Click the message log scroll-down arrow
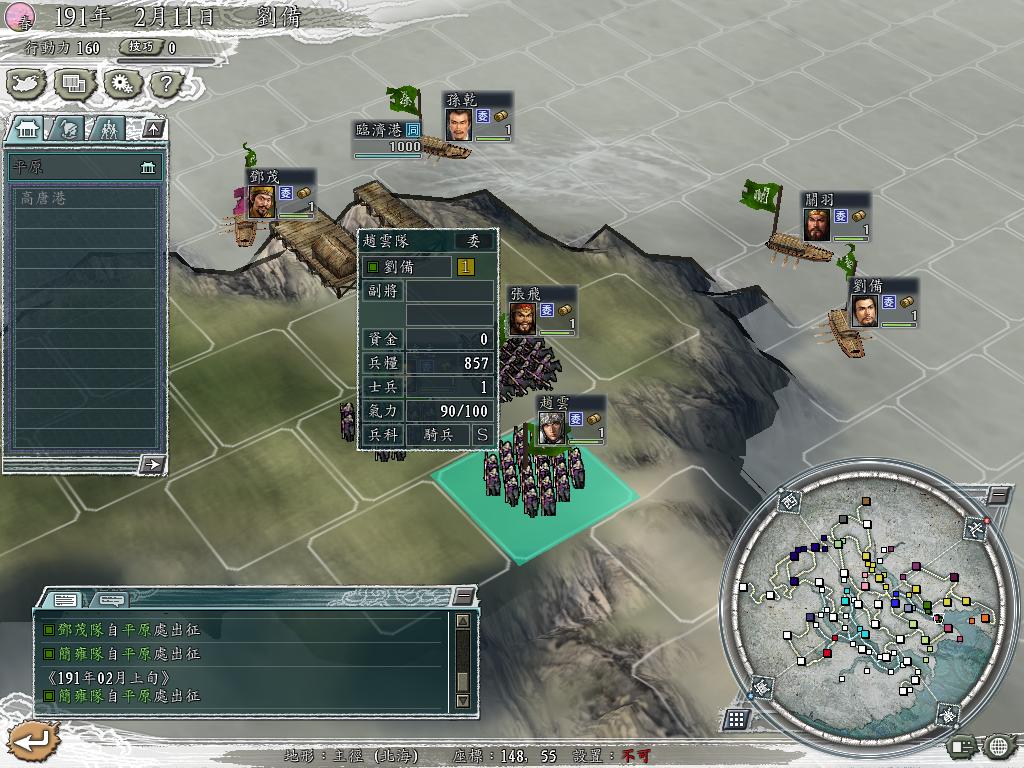 [x=462, y=701]
